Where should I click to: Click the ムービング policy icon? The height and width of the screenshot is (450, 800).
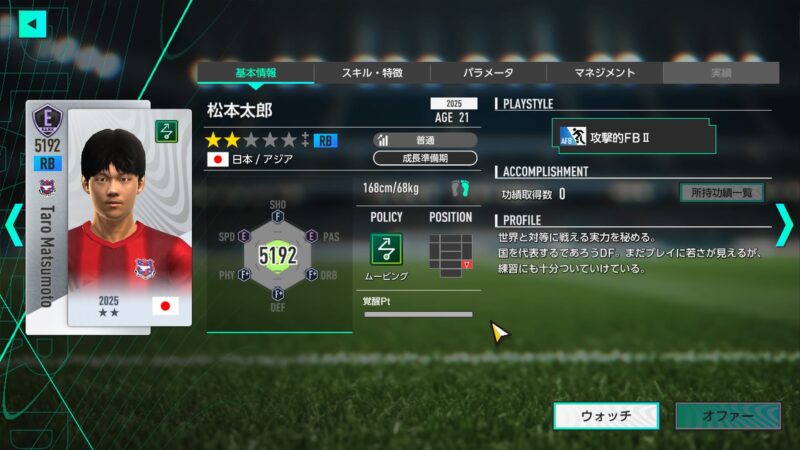[387, 249]
